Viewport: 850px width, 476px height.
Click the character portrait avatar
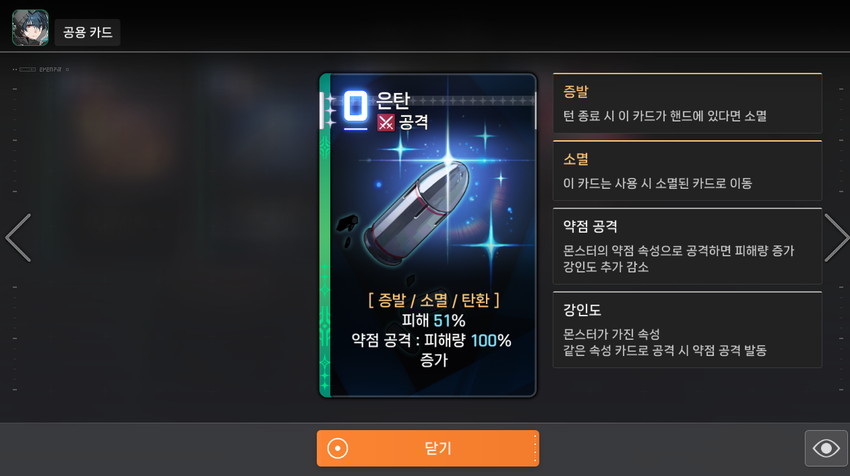coord(30,28)
